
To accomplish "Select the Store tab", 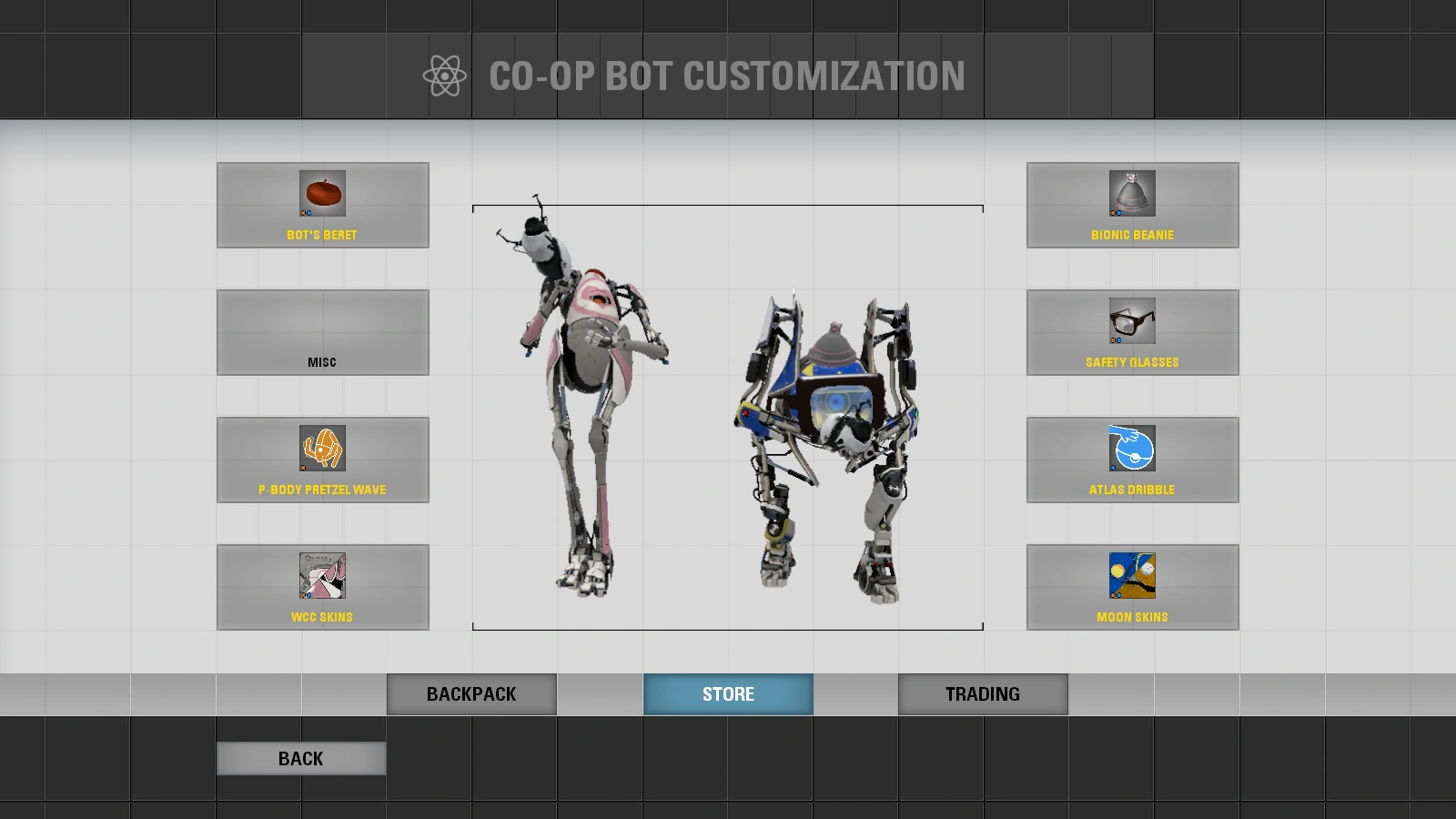I will pos(728,693).
